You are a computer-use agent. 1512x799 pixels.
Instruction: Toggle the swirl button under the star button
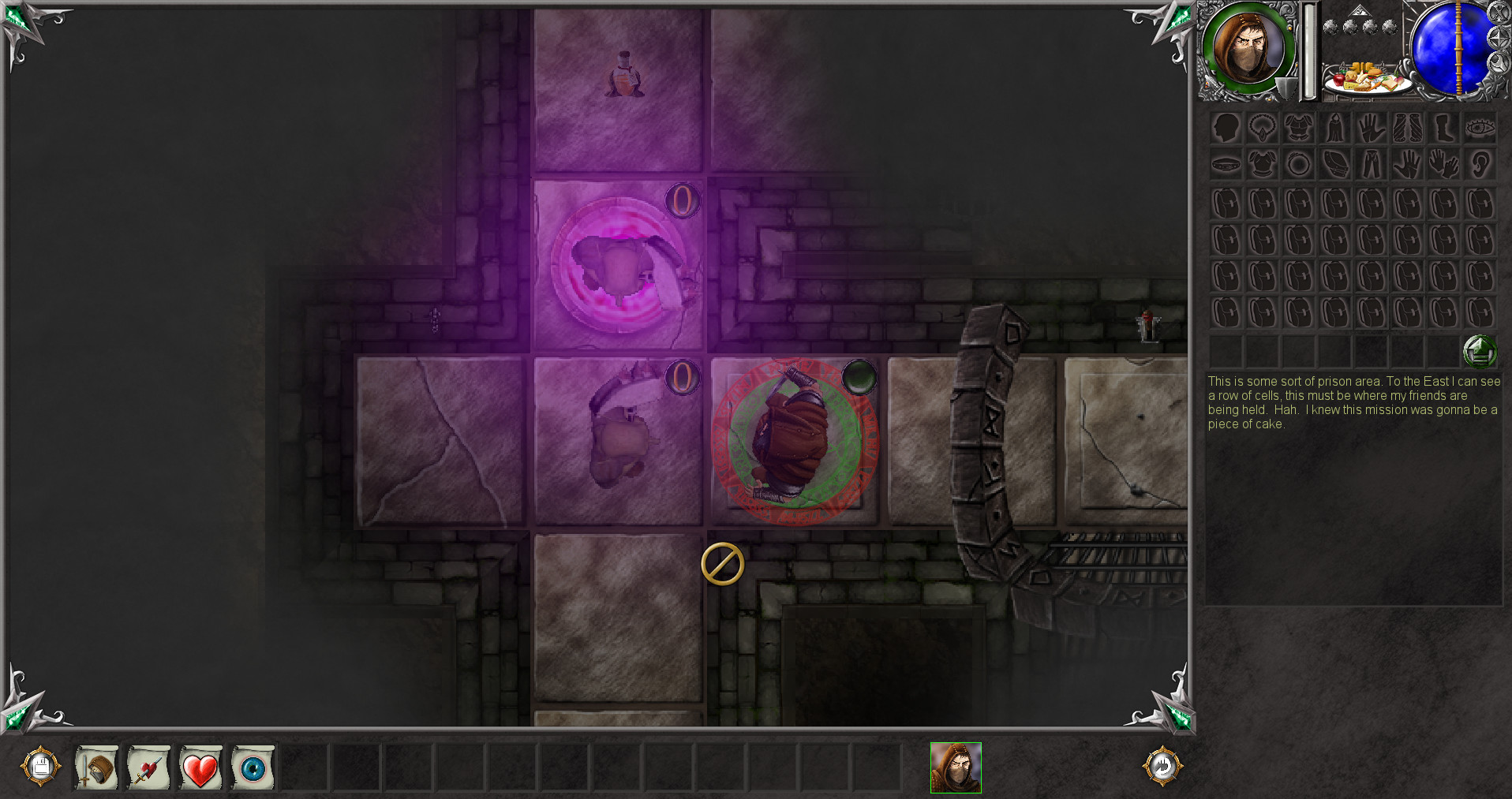(x=1499, y=62)
